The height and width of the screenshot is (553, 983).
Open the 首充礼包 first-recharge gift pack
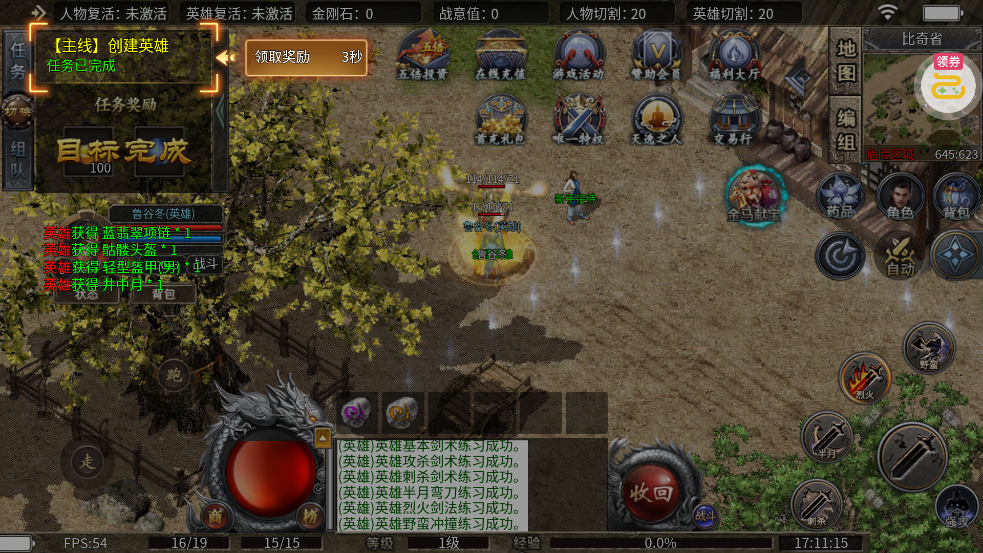(x=501, y=121)
